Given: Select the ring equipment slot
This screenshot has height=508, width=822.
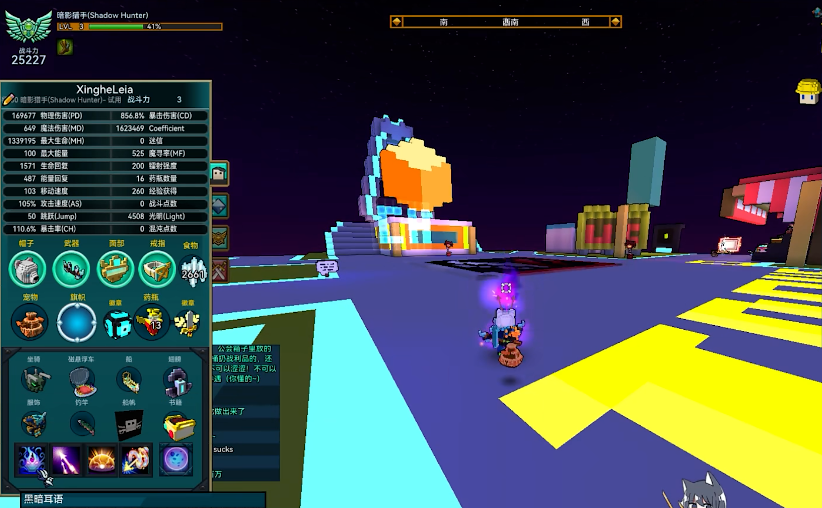Looking at the screenshot, I should pyautogui.click(x=157, y=268).
